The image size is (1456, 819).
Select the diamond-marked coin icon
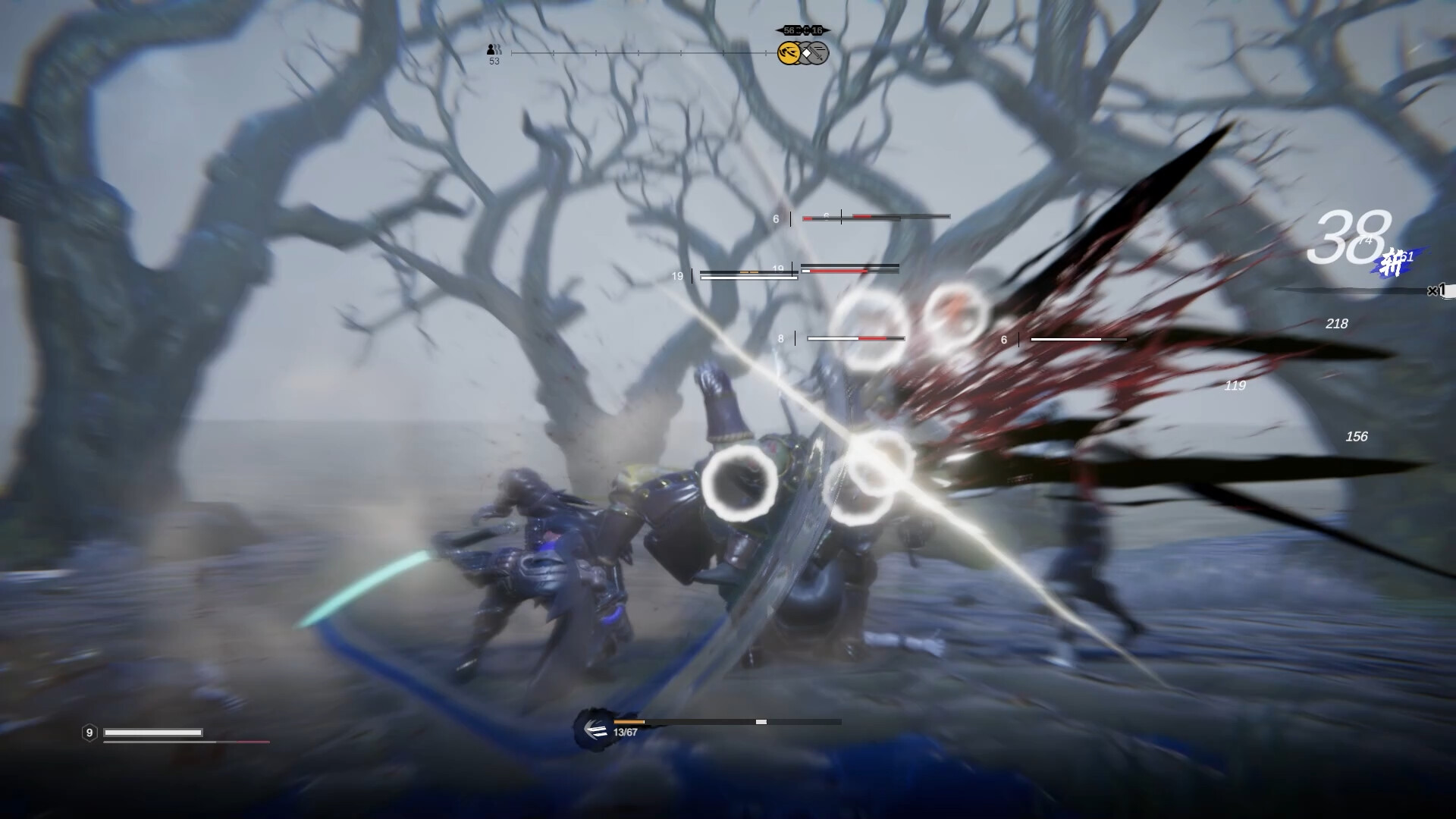(x=805, y=54)
